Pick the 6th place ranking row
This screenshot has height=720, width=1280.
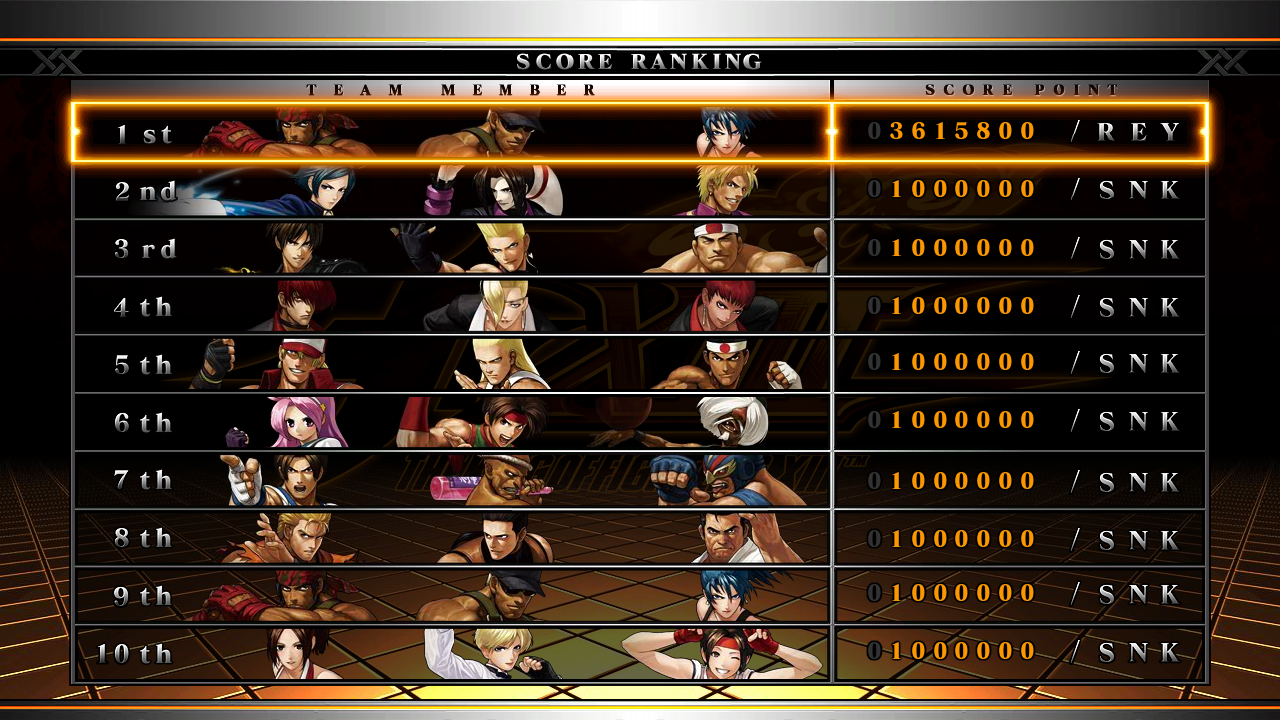[640, 422]
